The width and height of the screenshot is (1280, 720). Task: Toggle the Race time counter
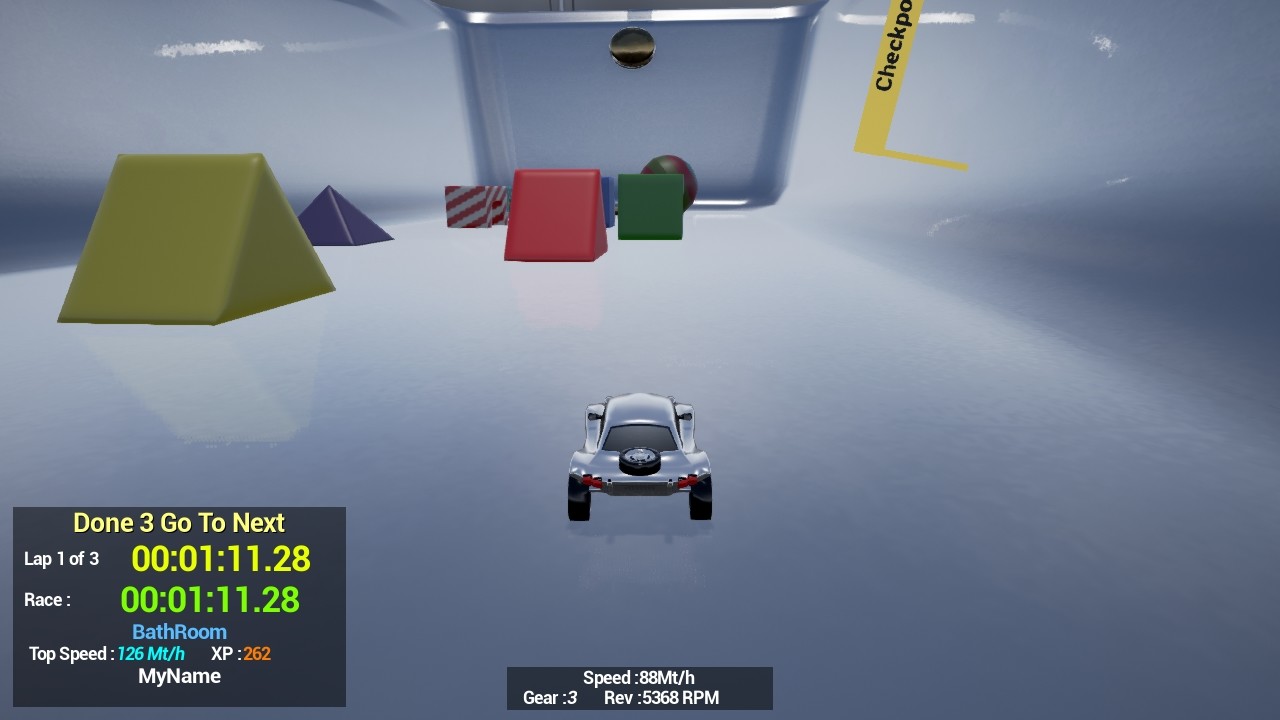(x=212, y=599)
